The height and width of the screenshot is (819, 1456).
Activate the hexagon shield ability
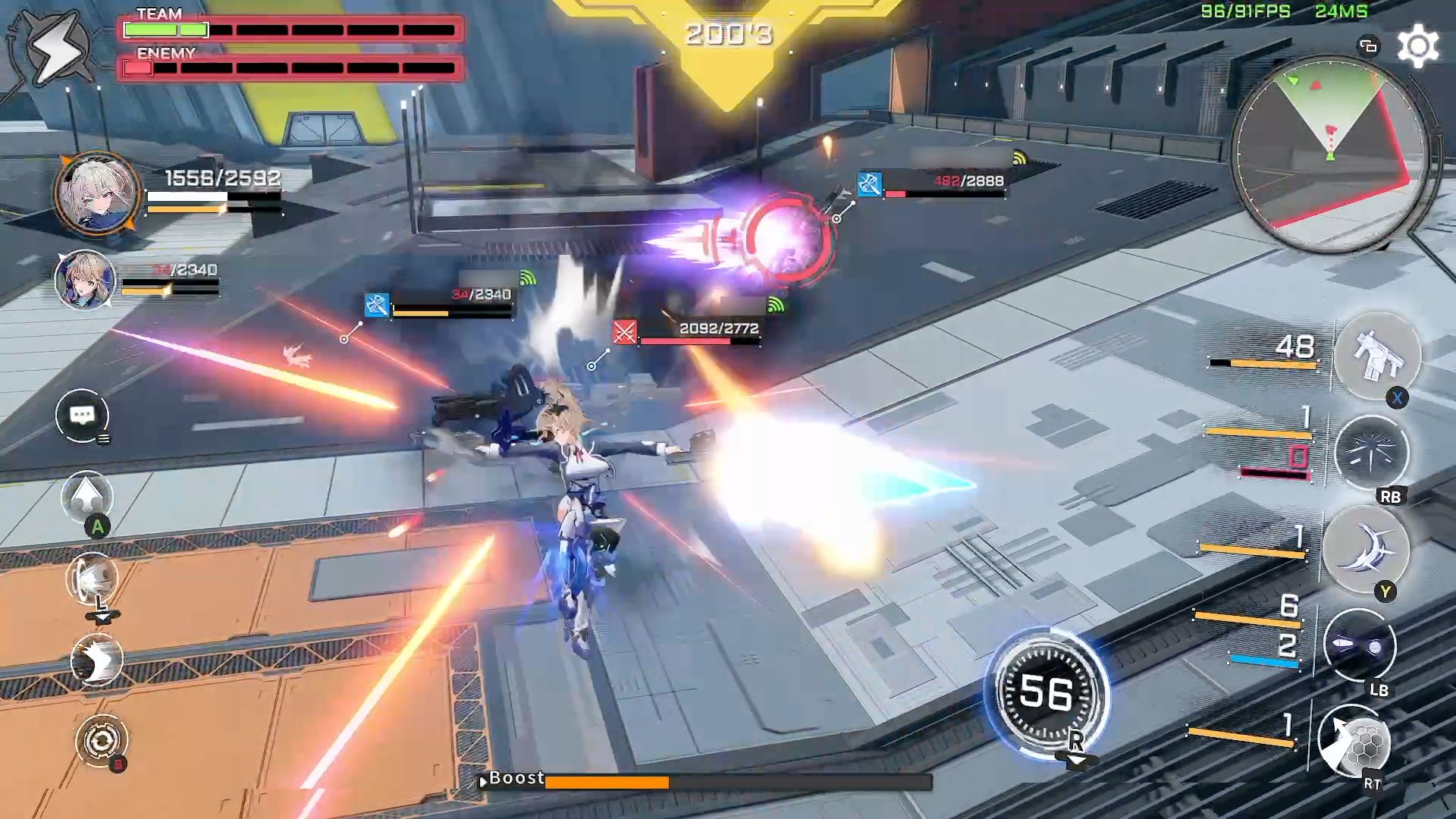1354,743
